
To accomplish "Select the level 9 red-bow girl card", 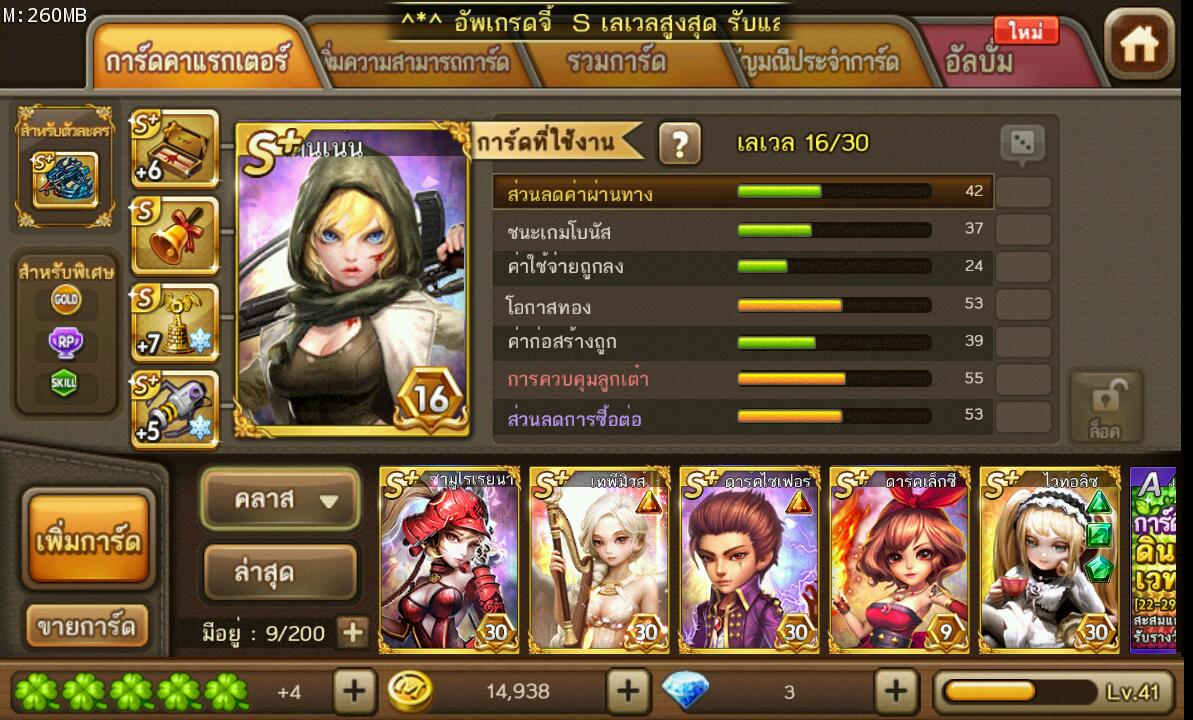I will pyautogui.click(x=899, y=560).
